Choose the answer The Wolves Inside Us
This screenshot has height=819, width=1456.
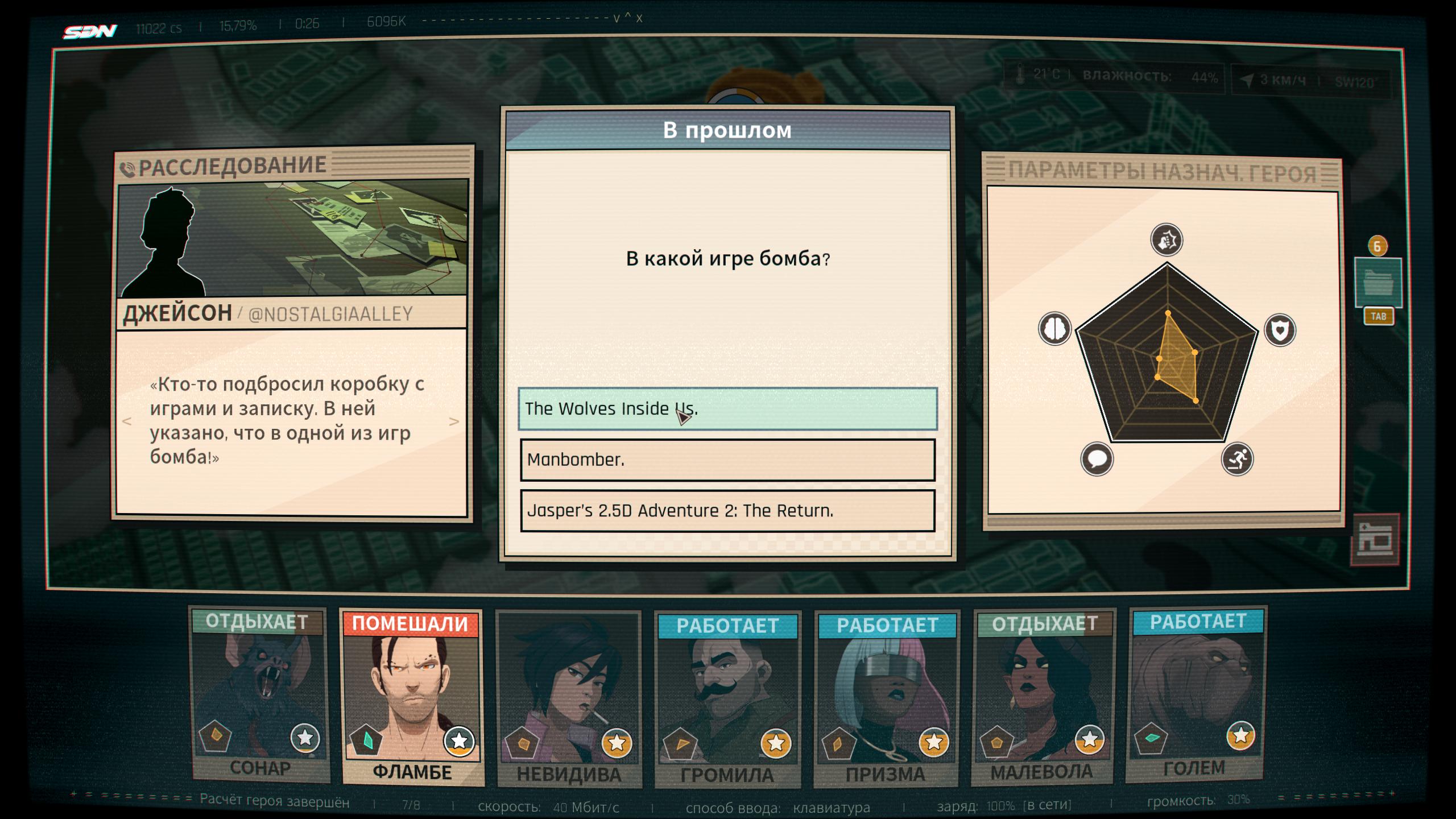point(727,409)
